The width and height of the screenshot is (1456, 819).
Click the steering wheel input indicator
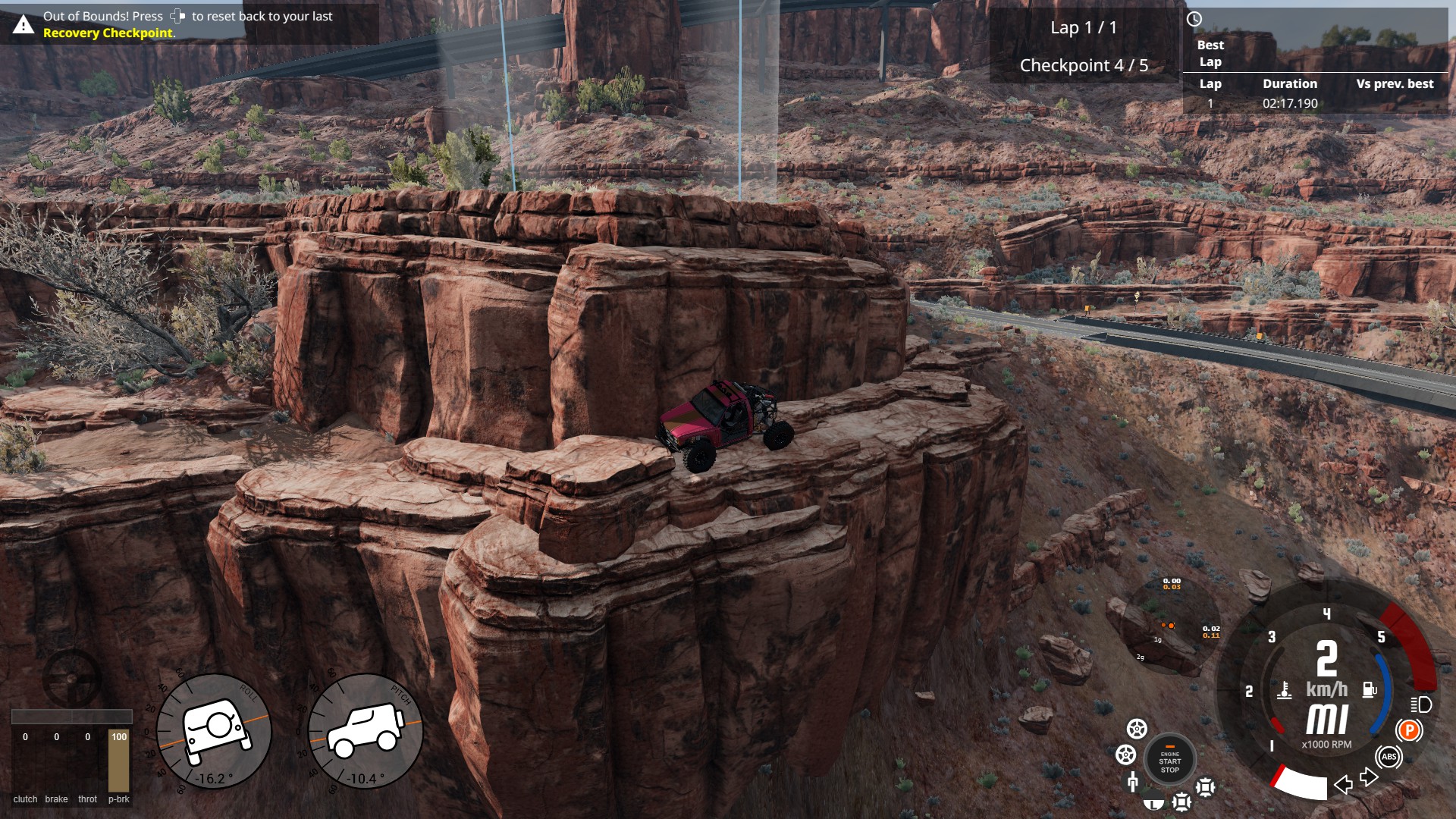pyautogui.click(x=71, y=677)
